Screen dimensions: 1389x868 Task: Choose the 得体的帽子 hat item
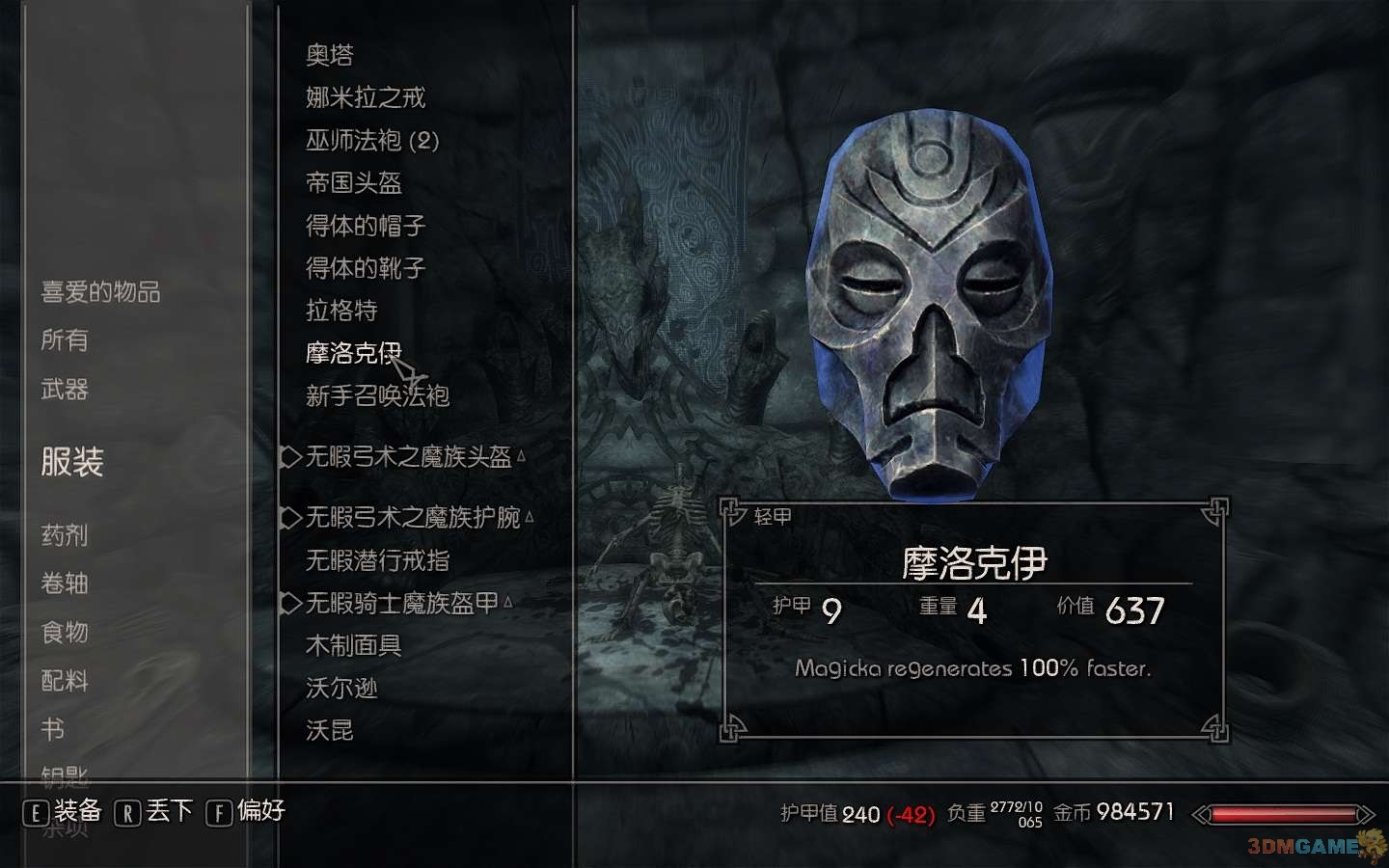366,226
